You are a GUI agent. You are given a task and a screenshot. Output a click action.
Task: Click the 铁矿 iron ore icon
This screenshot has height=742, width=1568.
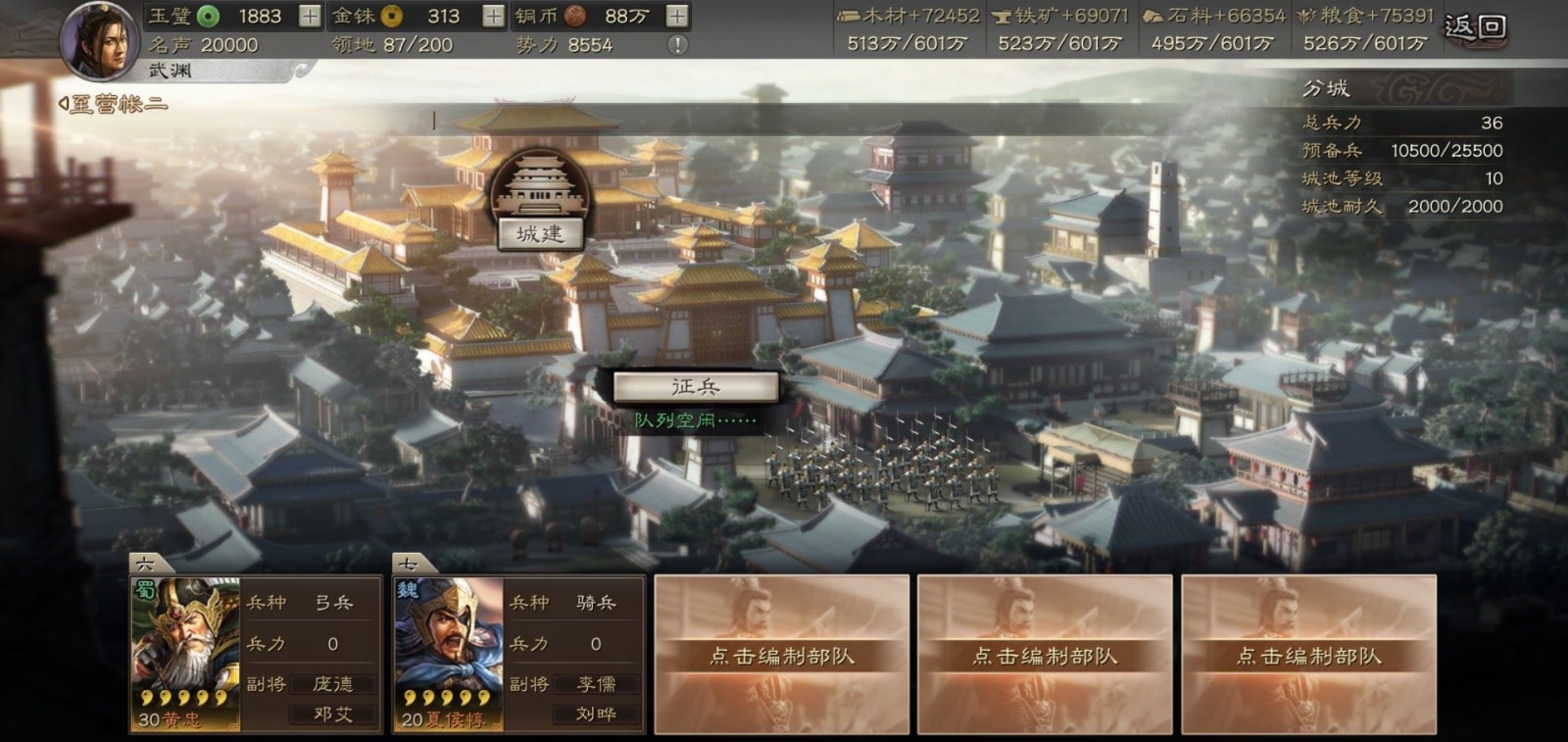[x=1001, y=16]
